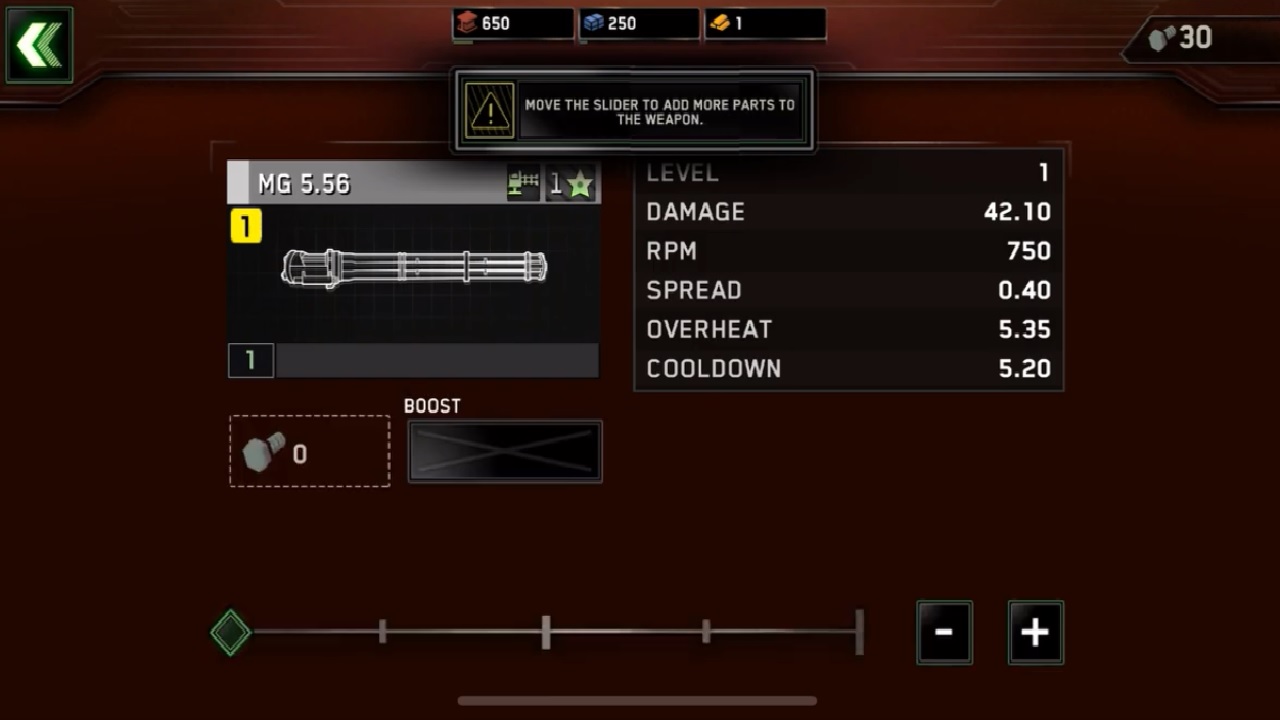The image size is (1280, 720).
Task: Click the empty Boost slot
Action: tap(504, 451)
